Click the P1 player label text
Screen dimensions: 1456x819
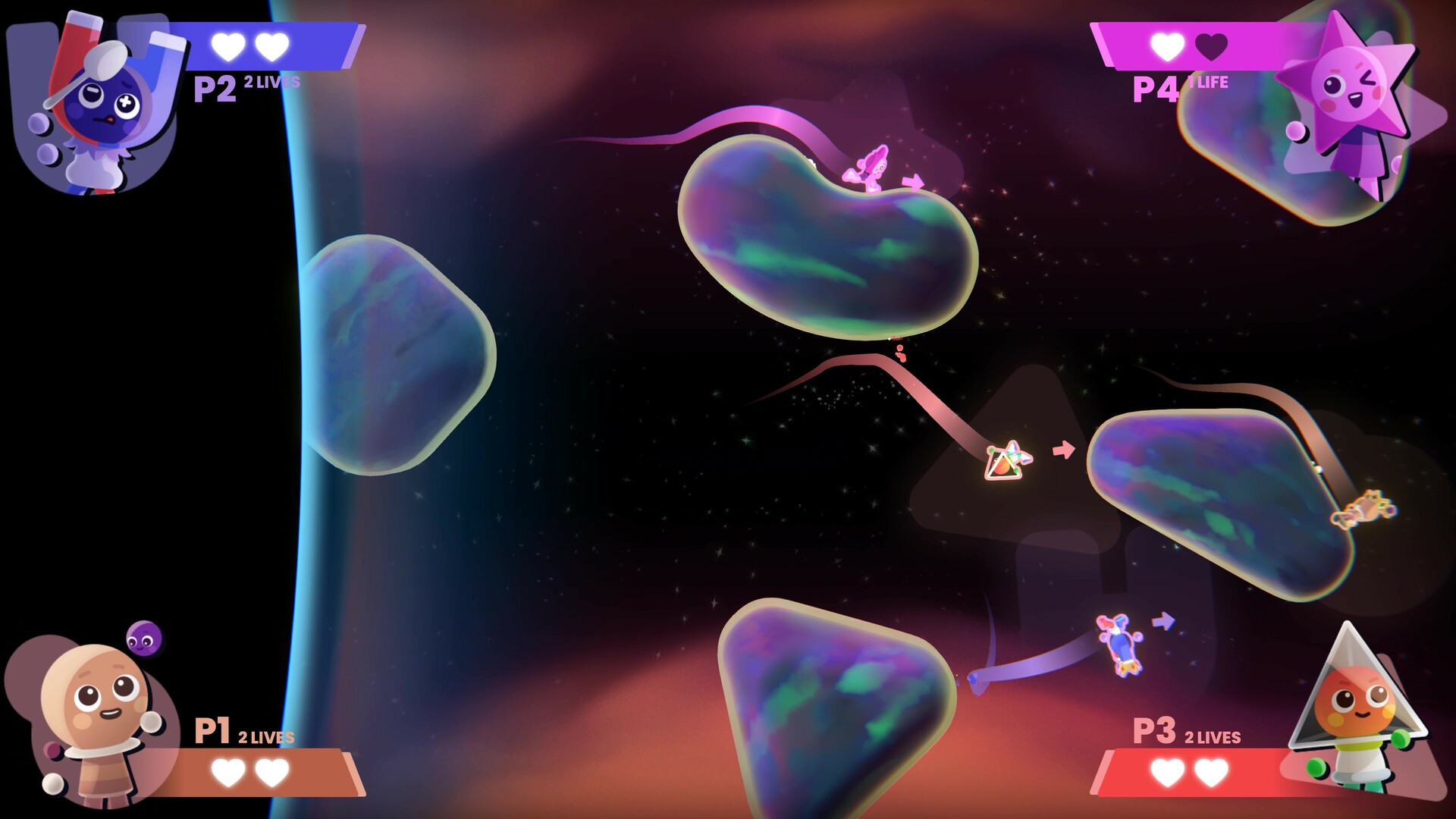[x=213, y=731]
